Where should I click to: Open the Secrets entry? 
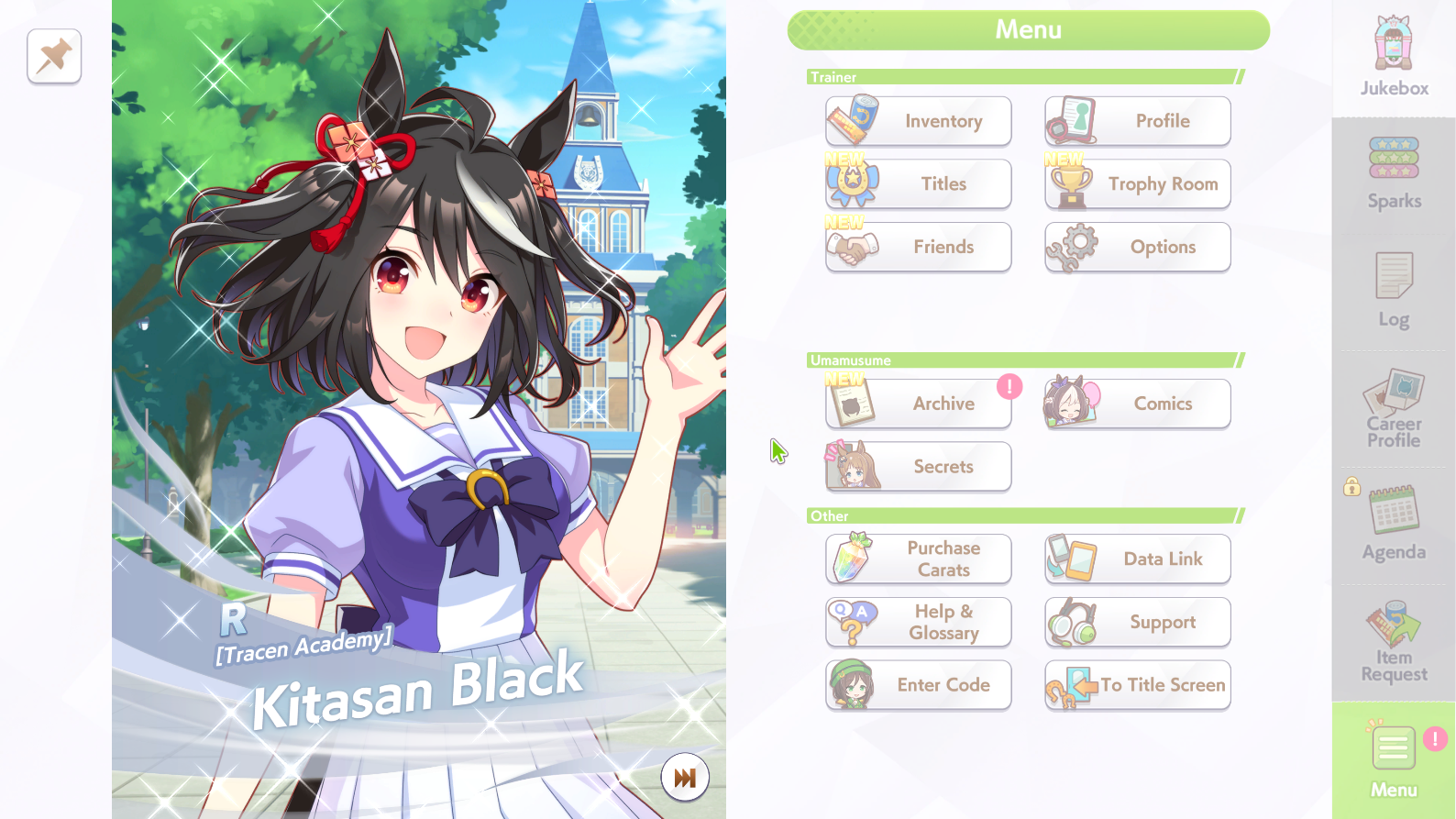(x=918, y=467)
